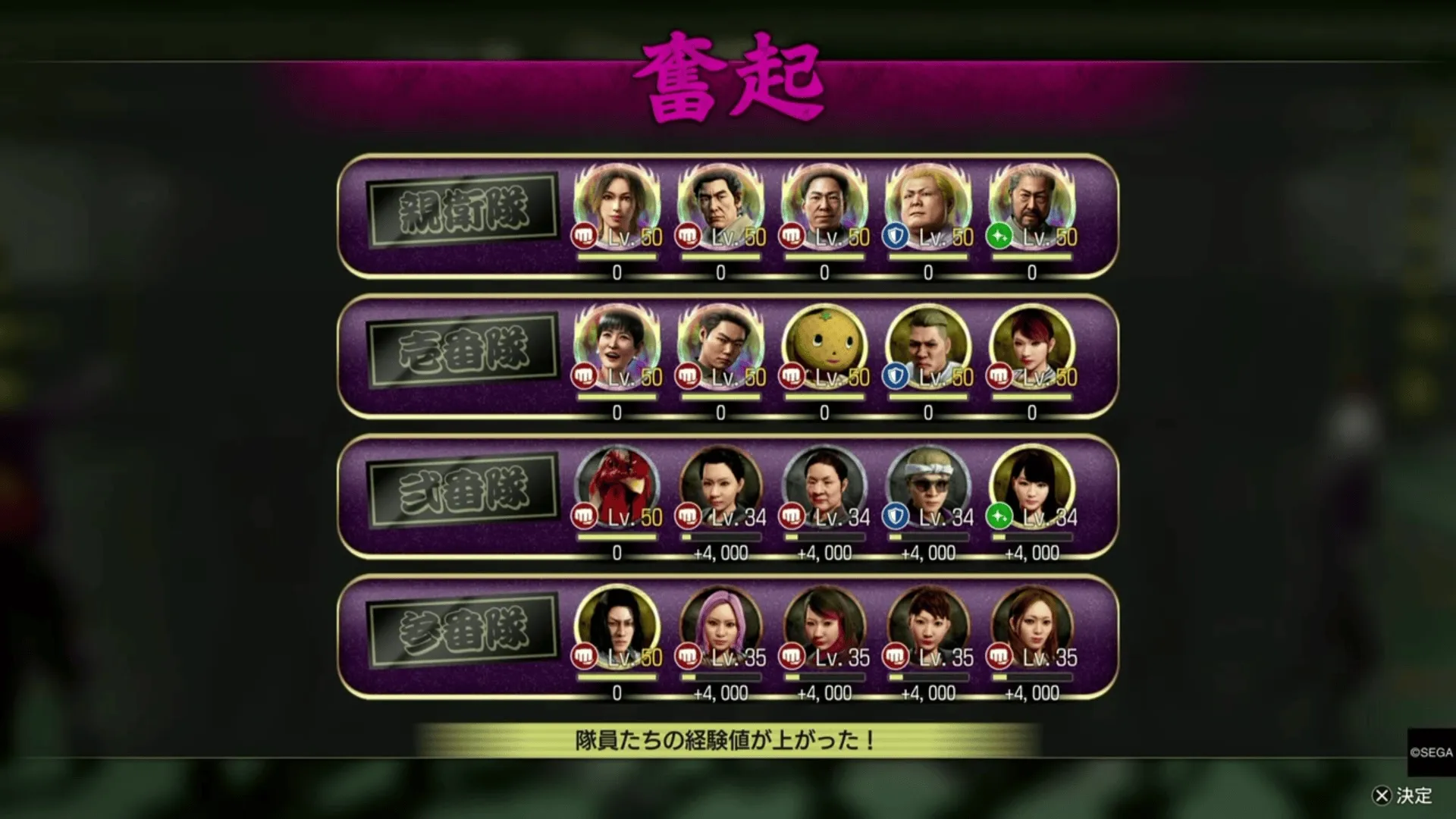Click the 隊員たちの経験値が上がった message banner
Image resolution: width=1456 pixels, height=819 pixels.
(728, 739)
